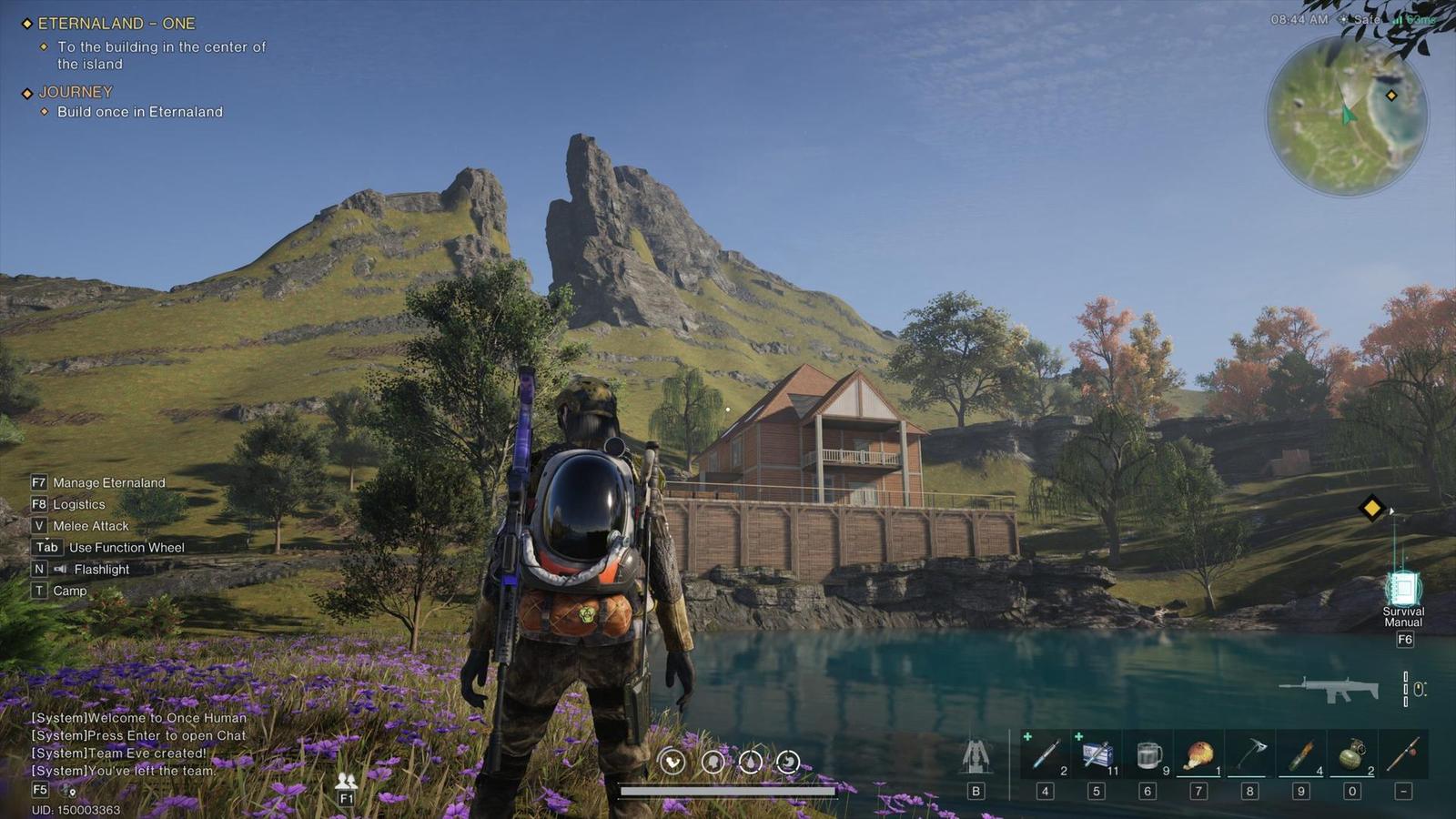Image resolution: width=1456 pixels, height=819 pixels.
Task: Open the Survival Manual icon
Action: click(1403, 590)
